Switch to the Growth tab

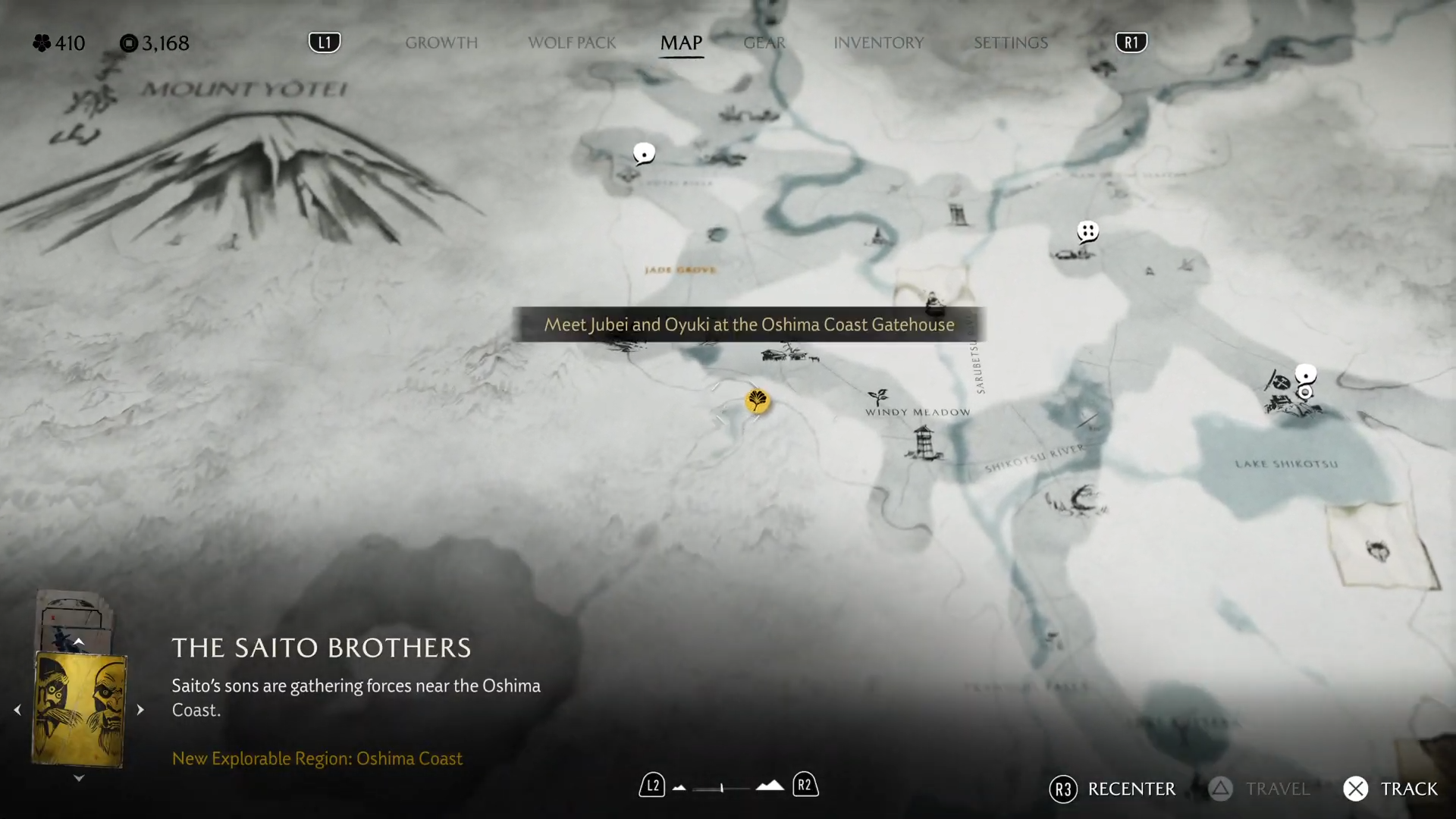[x=441, y=42]
